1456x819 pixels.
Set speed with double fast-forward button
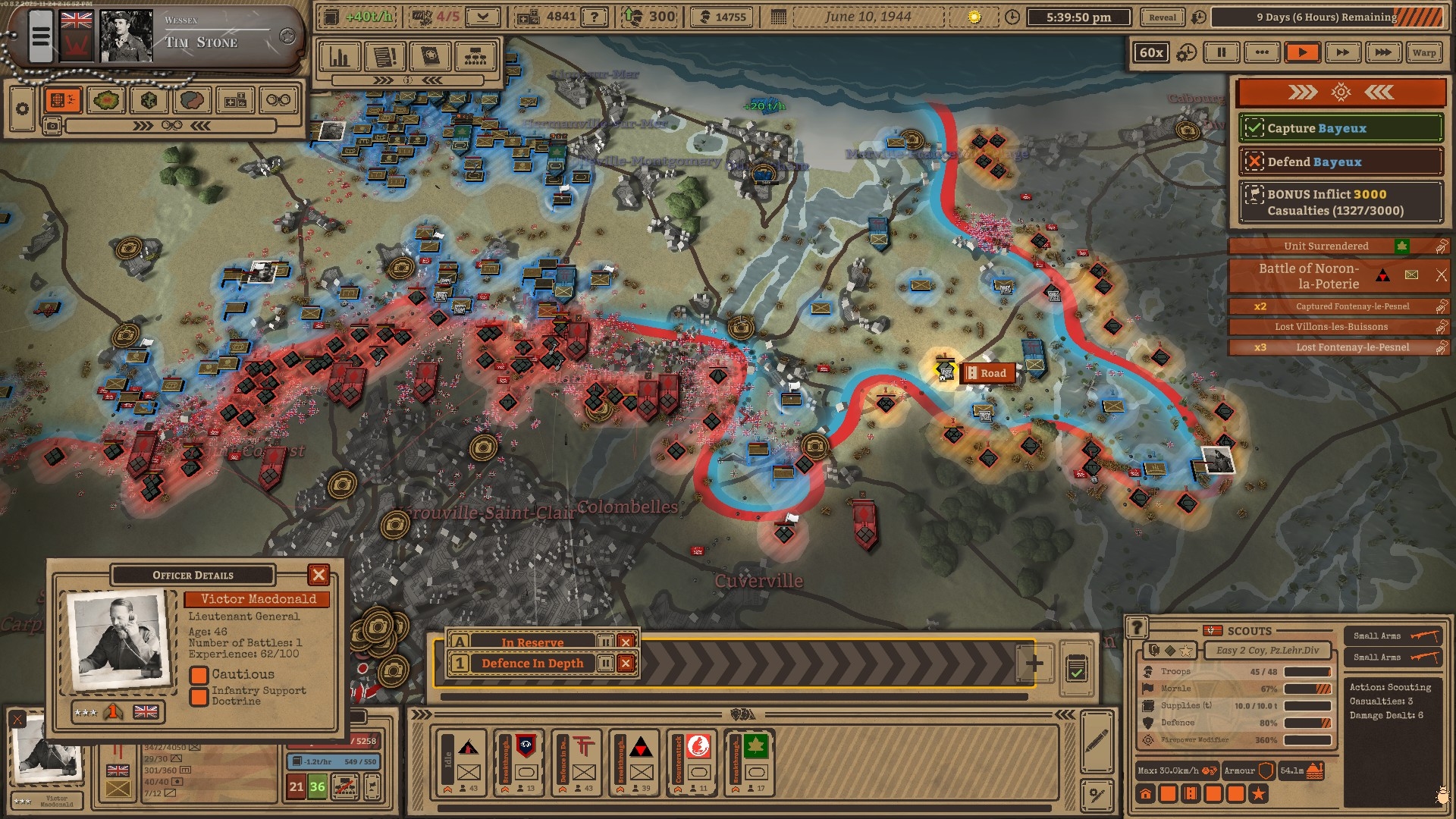[1342, 52]
